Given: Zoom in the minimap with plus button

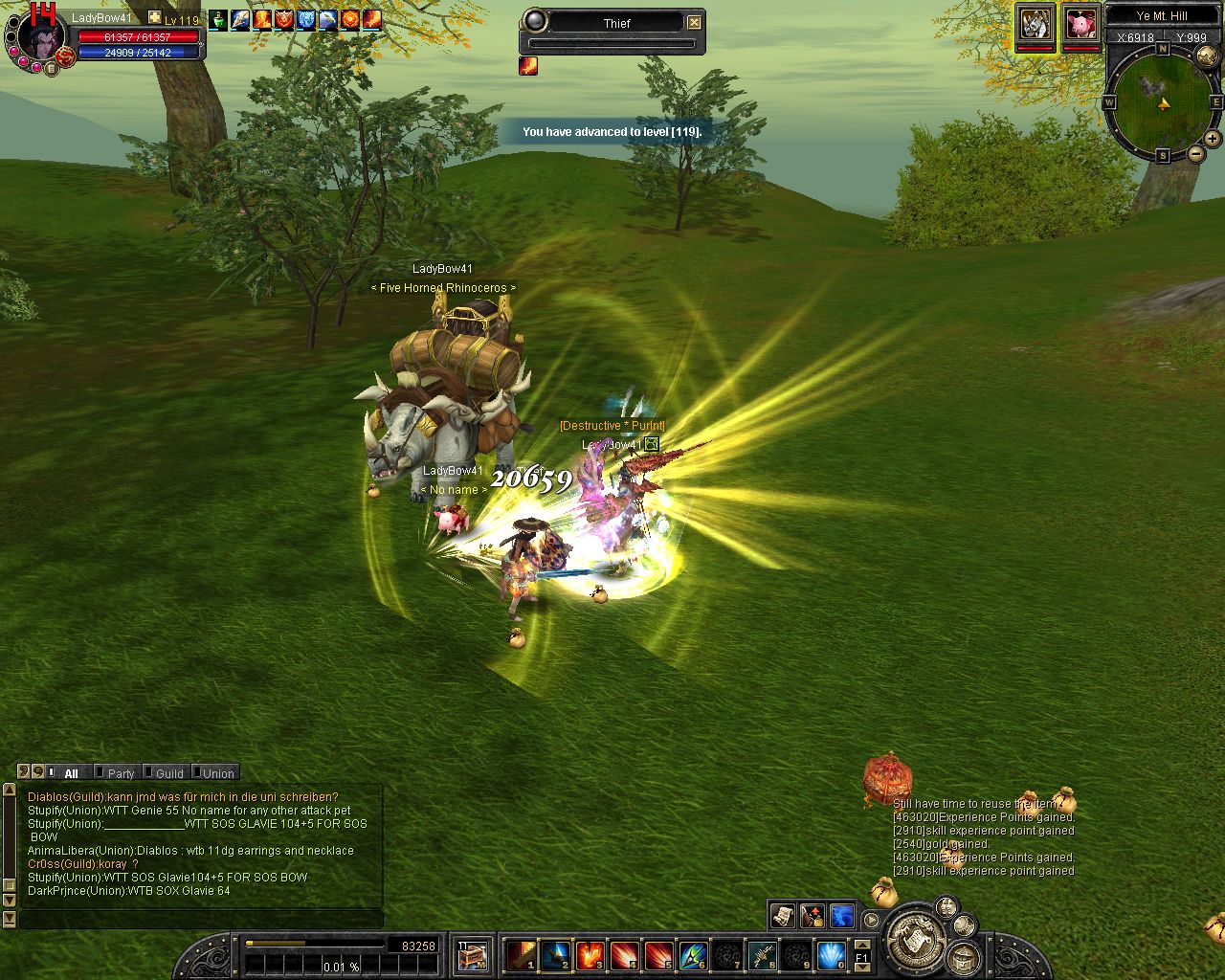Looking at the screenshot, I should pyautogui.click(x=1212, y=139).
